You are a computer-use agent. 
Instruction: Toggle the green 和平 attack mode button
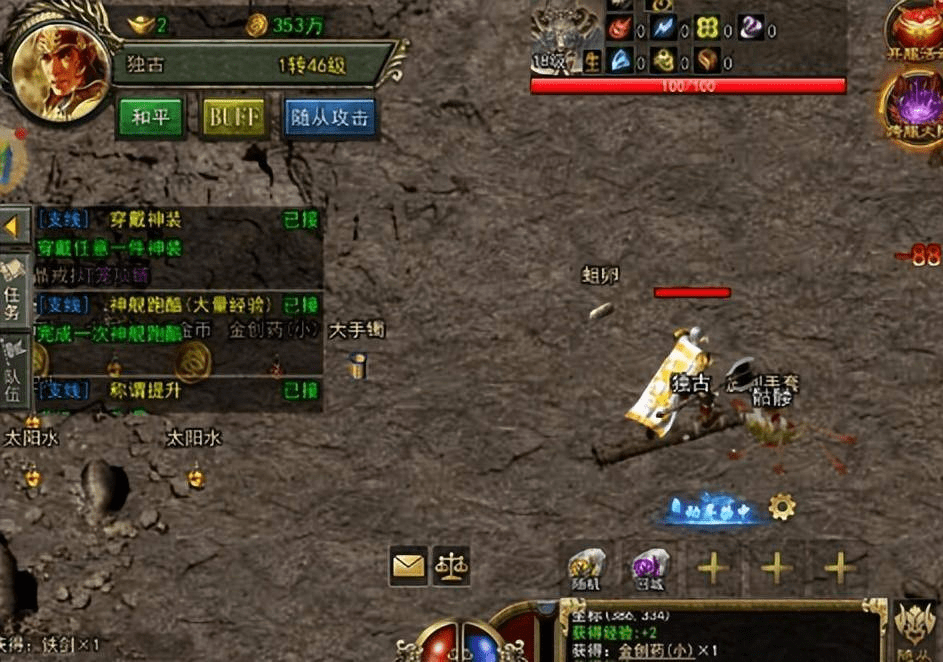(151, 117)
